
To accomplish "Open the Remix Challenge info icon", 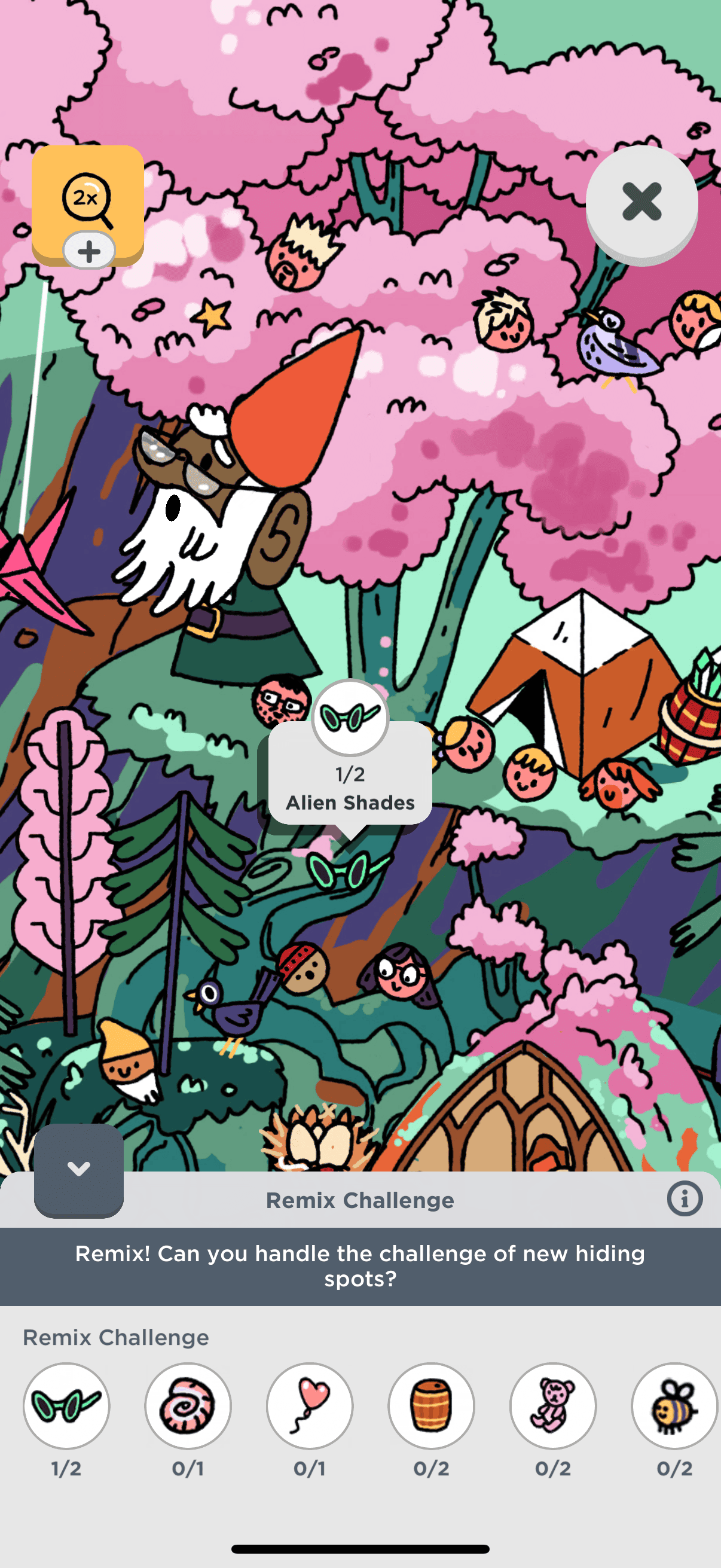I will 685,1200.
